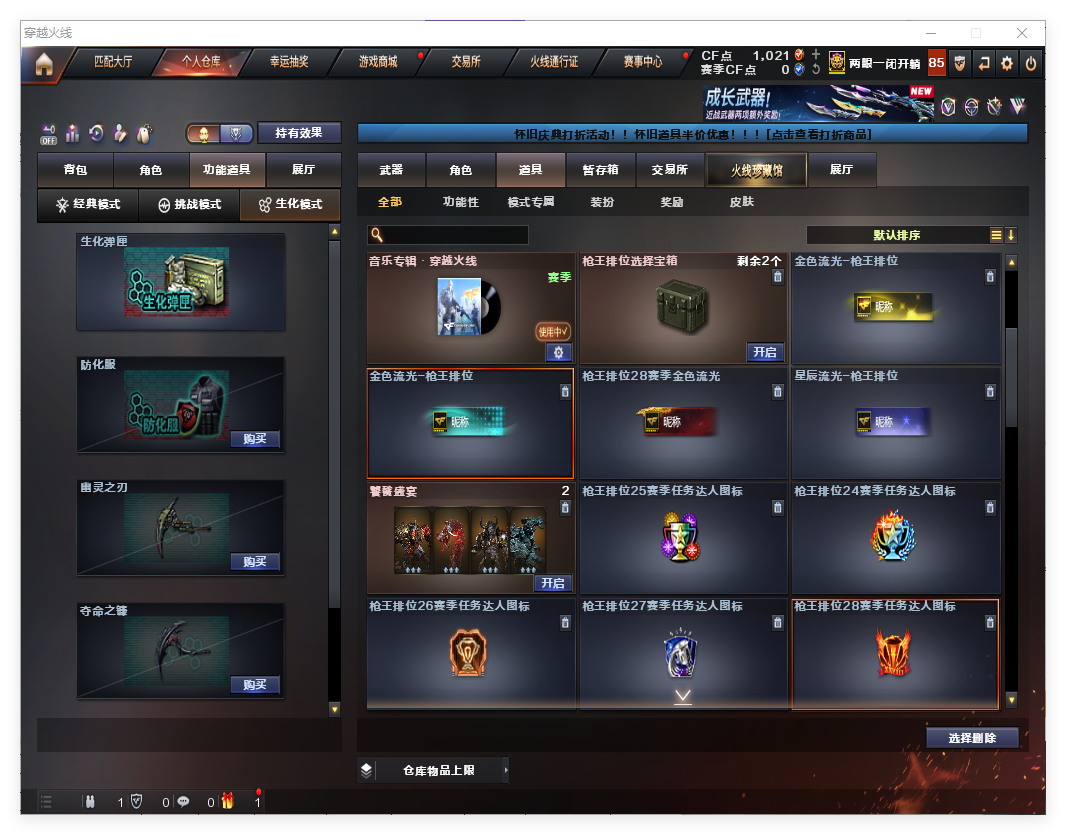Click the 选择删除 select-delete button
1066x835 pixels.
coord(971,738)
